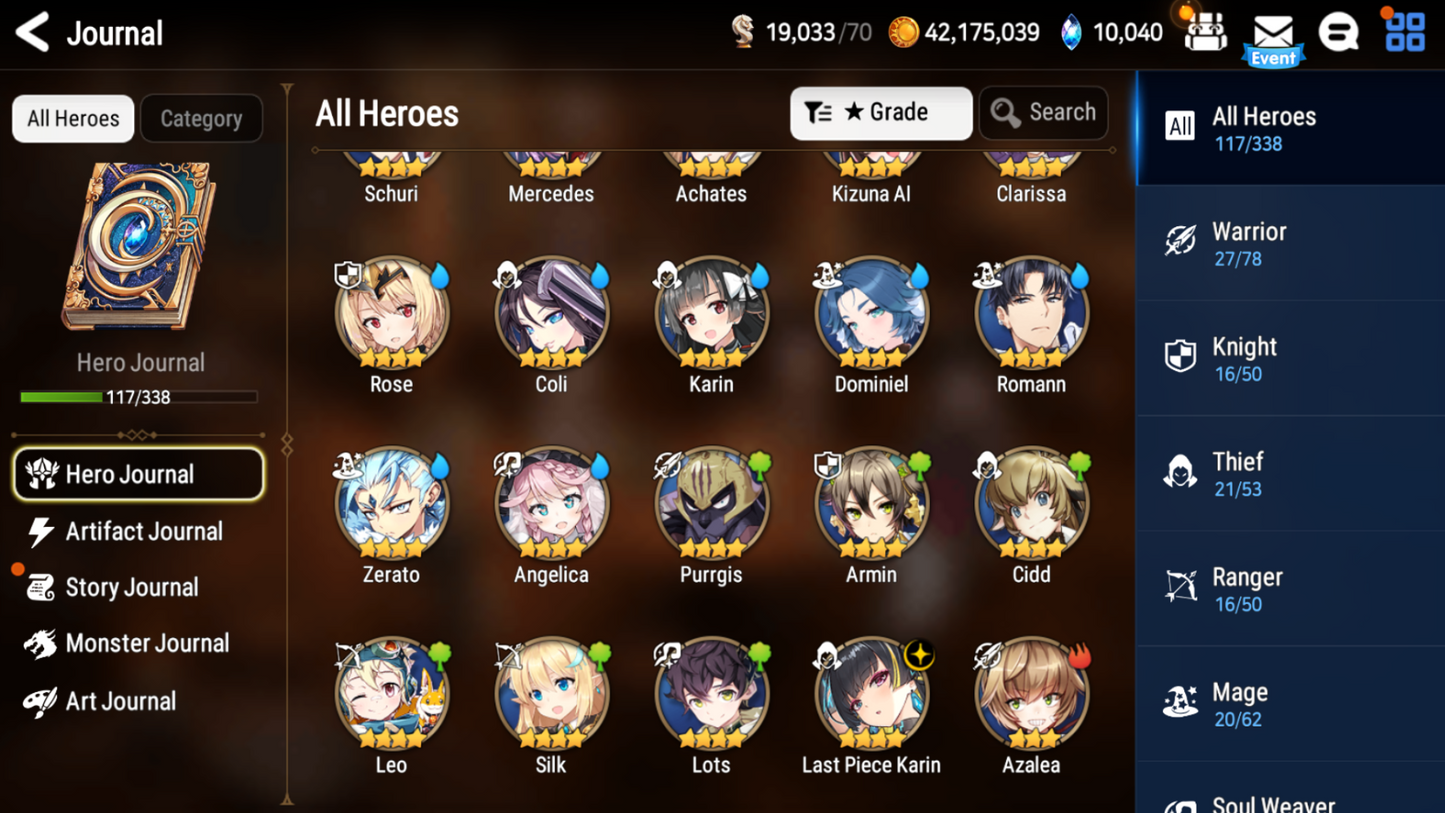
Task: Select hero Rose's portrait
Action: point(391,314)
